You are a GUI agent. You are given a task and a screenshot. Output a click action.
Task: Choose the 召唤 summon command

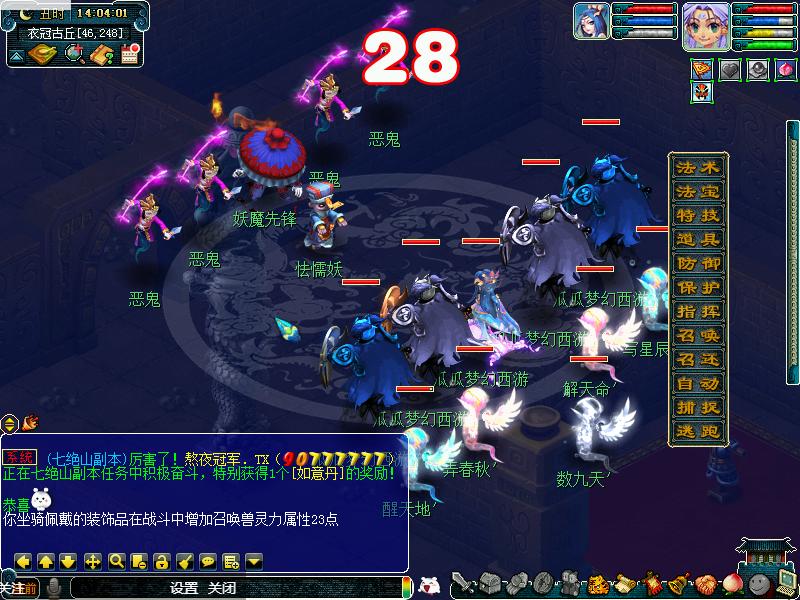coord(697,335)
